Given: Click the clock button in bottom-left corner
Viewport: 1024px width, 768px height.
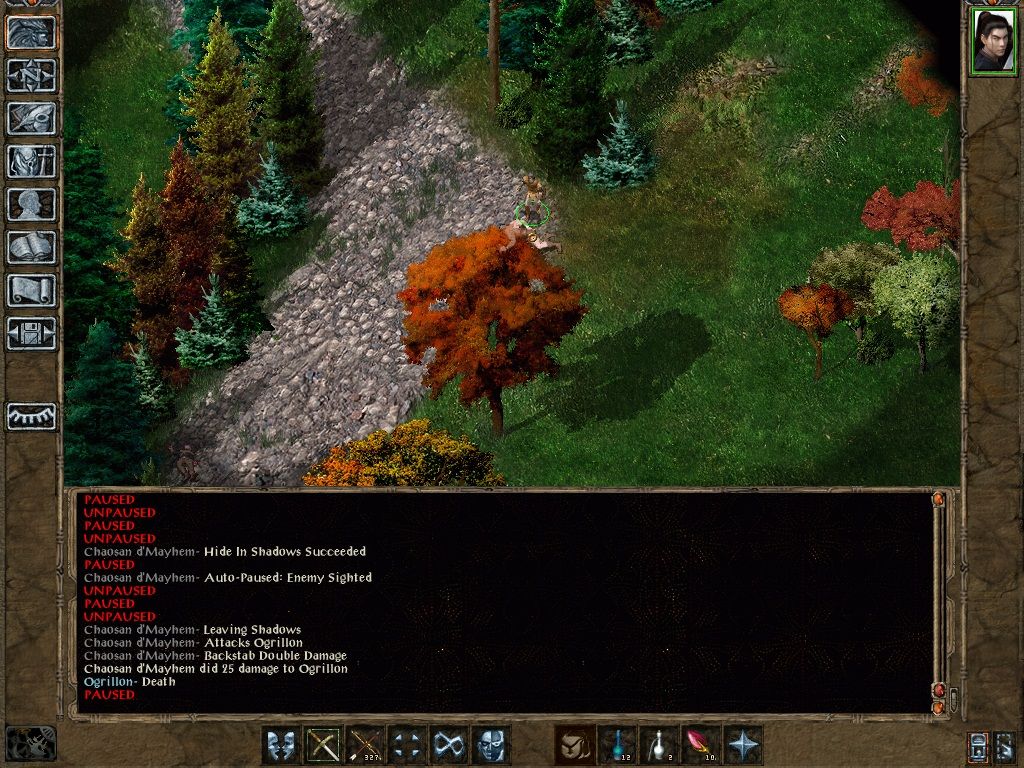Looking at the screenshot, I should [x=31, y=743].
